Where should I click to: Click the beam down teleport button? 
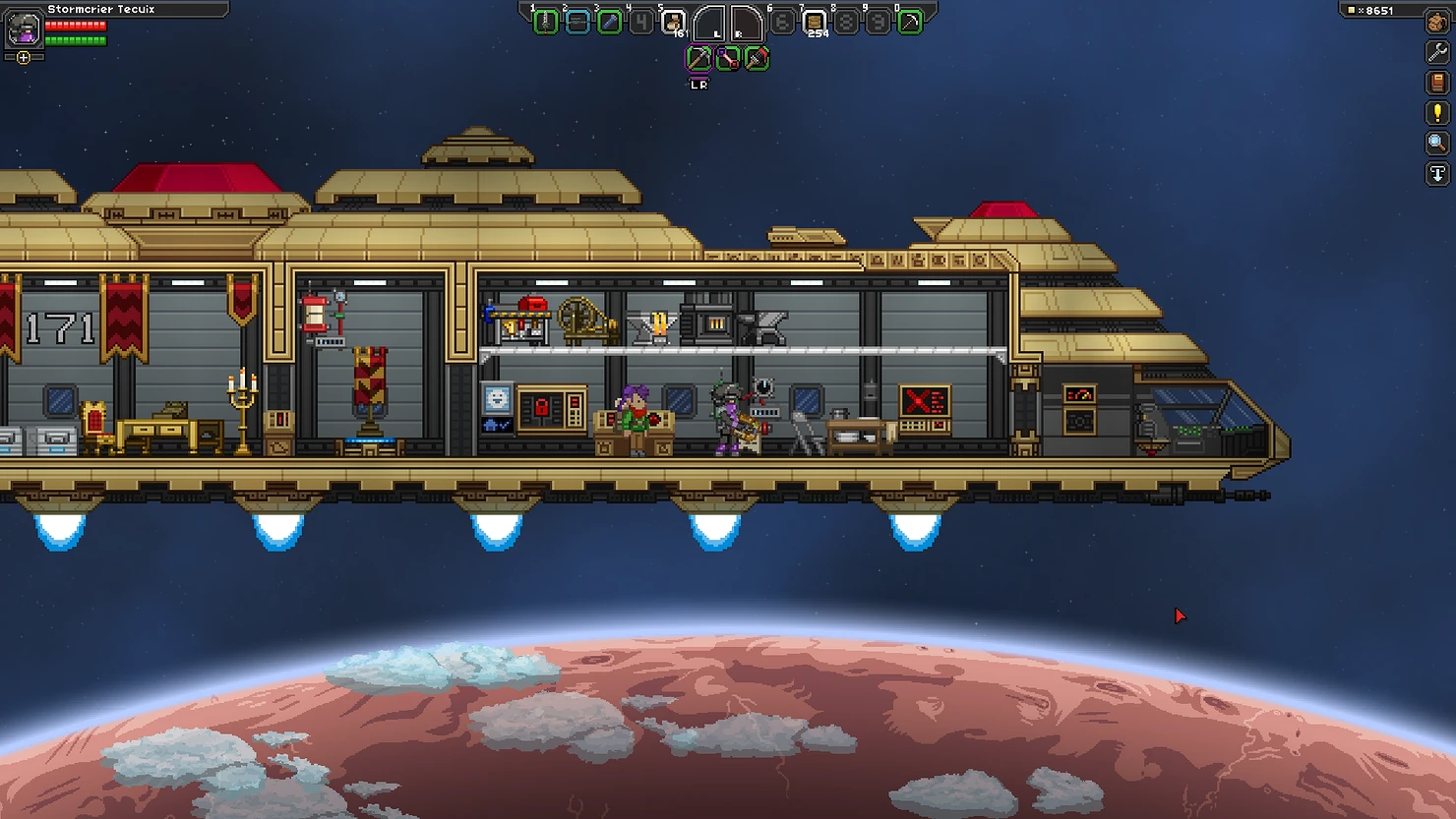coord(1437,174)
